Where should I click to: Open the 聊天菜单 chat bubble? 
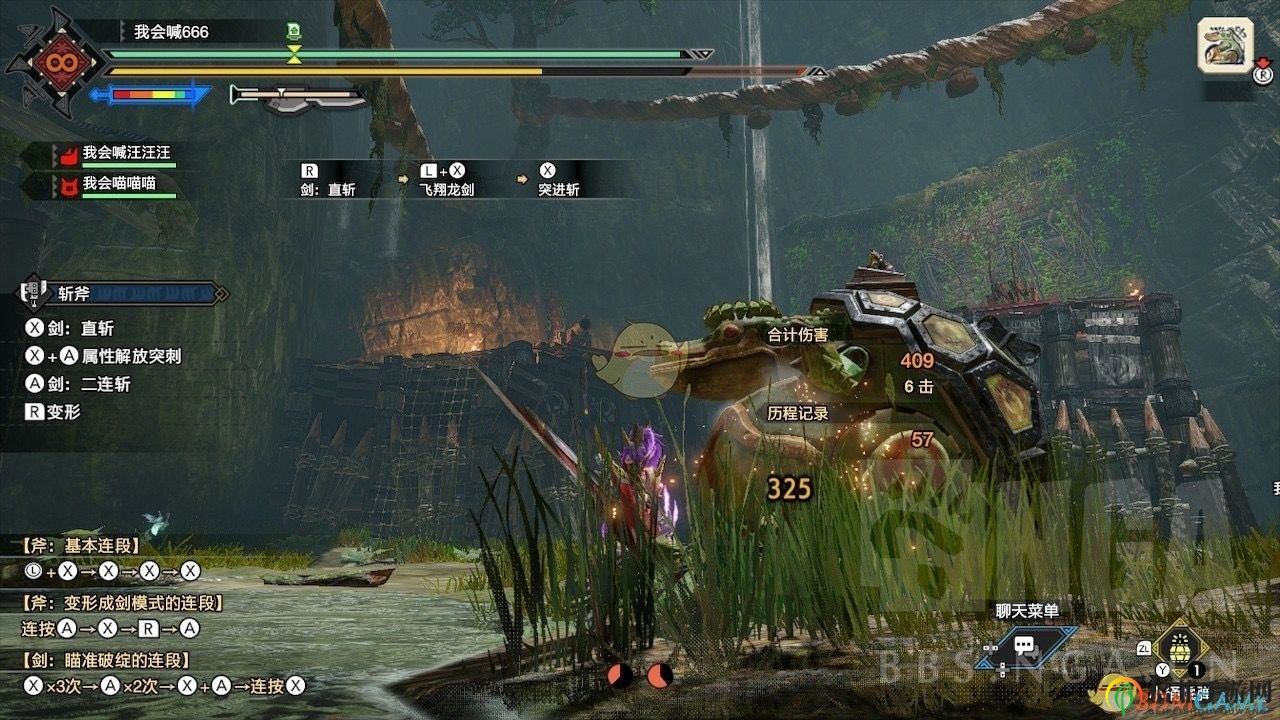1023,645
